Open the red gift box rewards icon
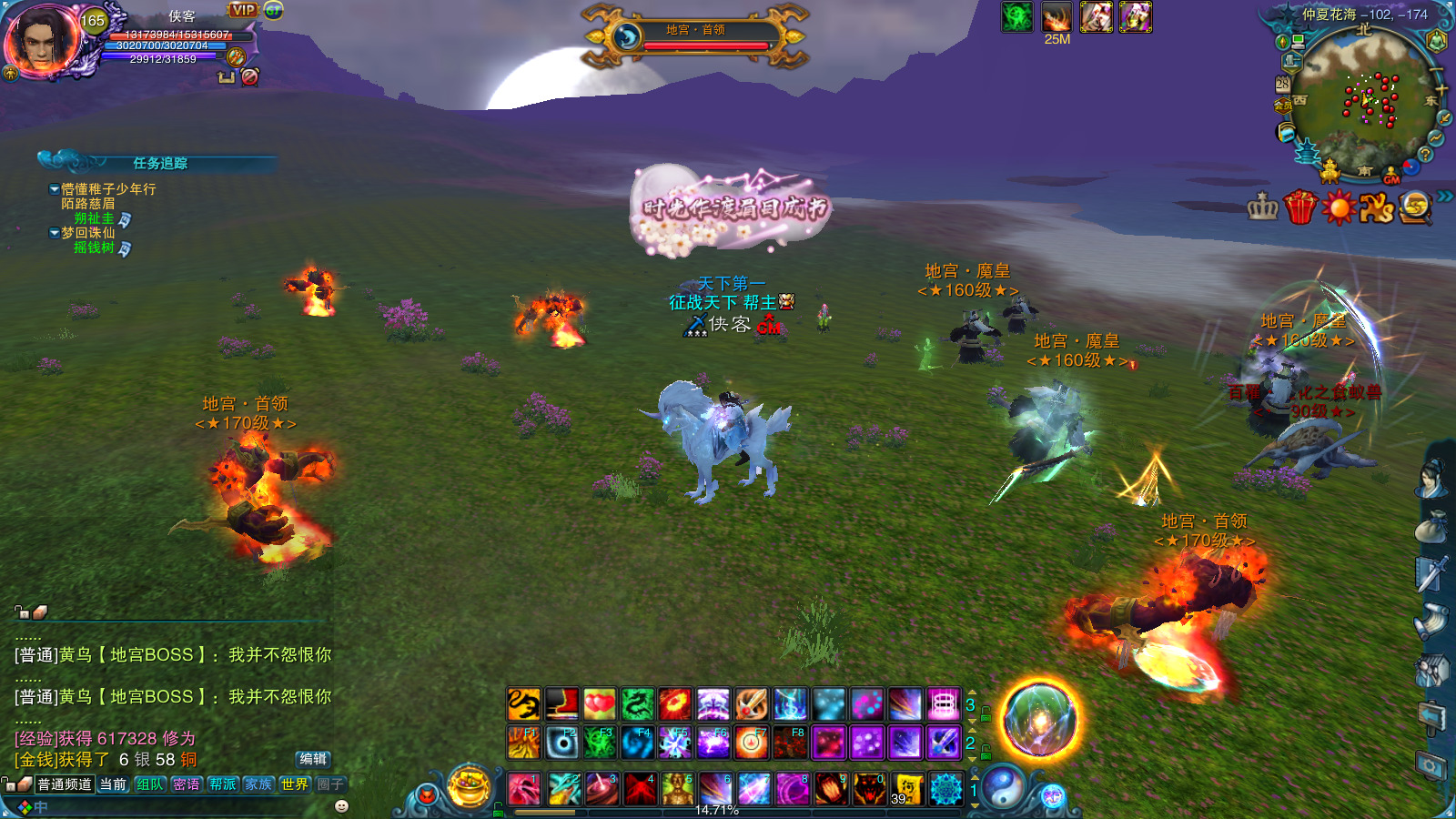 pyautogui.click(x=1300, y=208)
